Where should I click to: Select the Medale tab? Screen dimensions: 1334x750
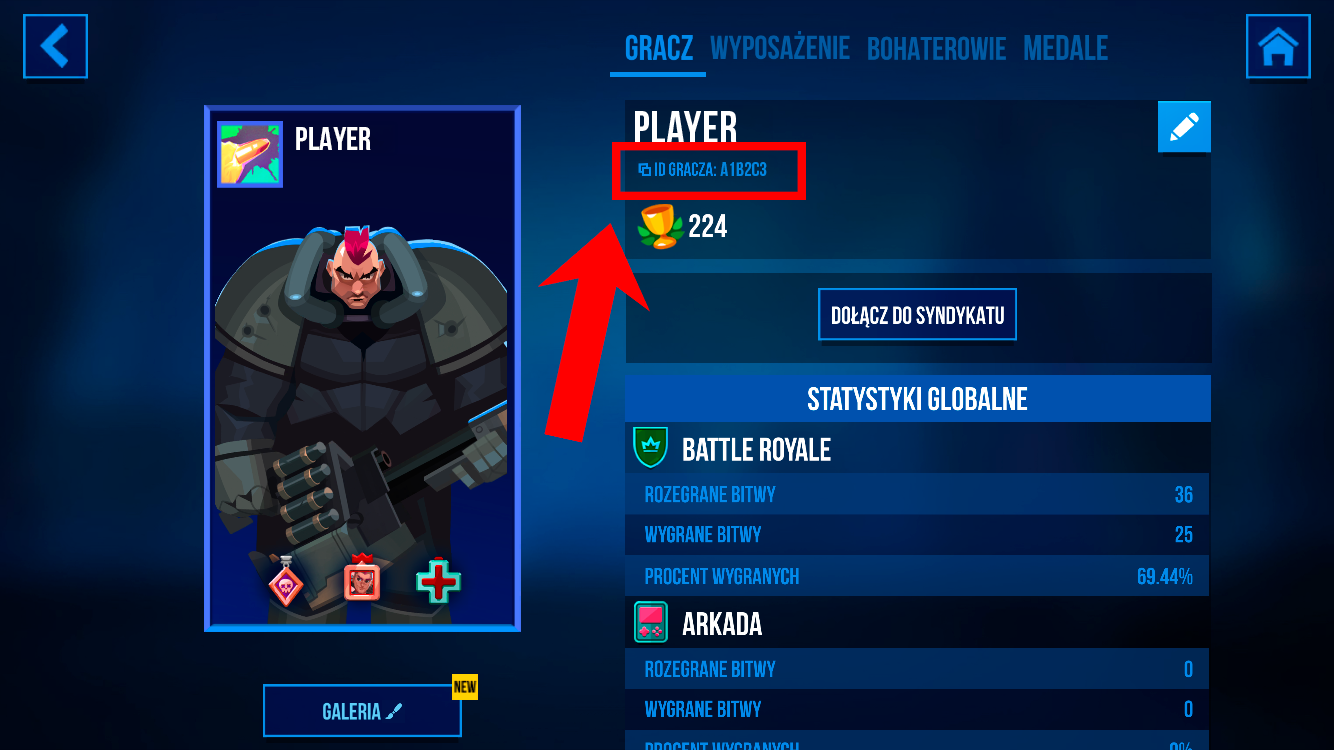1065,48
